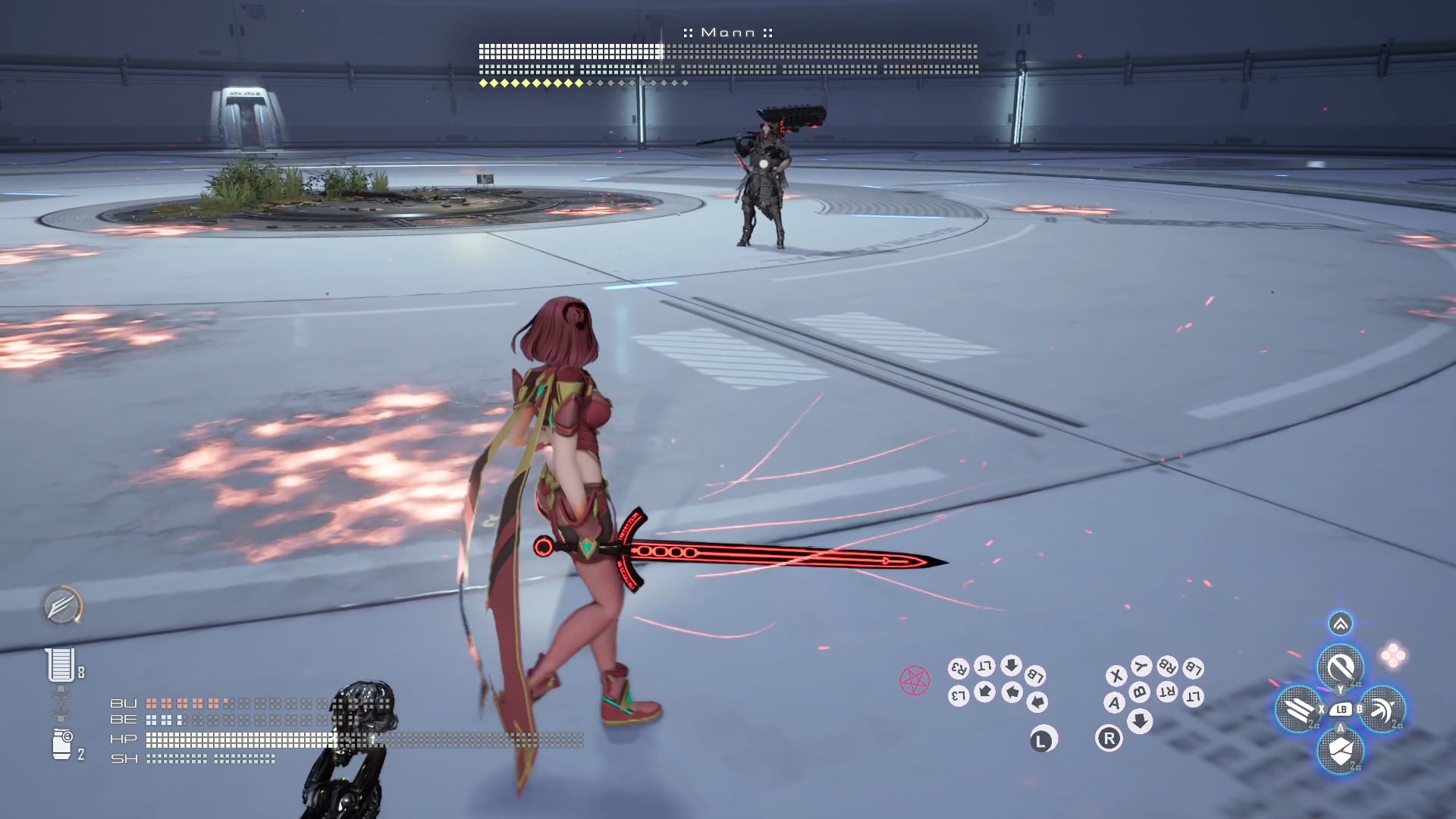Image resolution: width=1456 pixels, height=819 pixels.
Task: Click the double chevron up icon
Action: (1340, 624)
